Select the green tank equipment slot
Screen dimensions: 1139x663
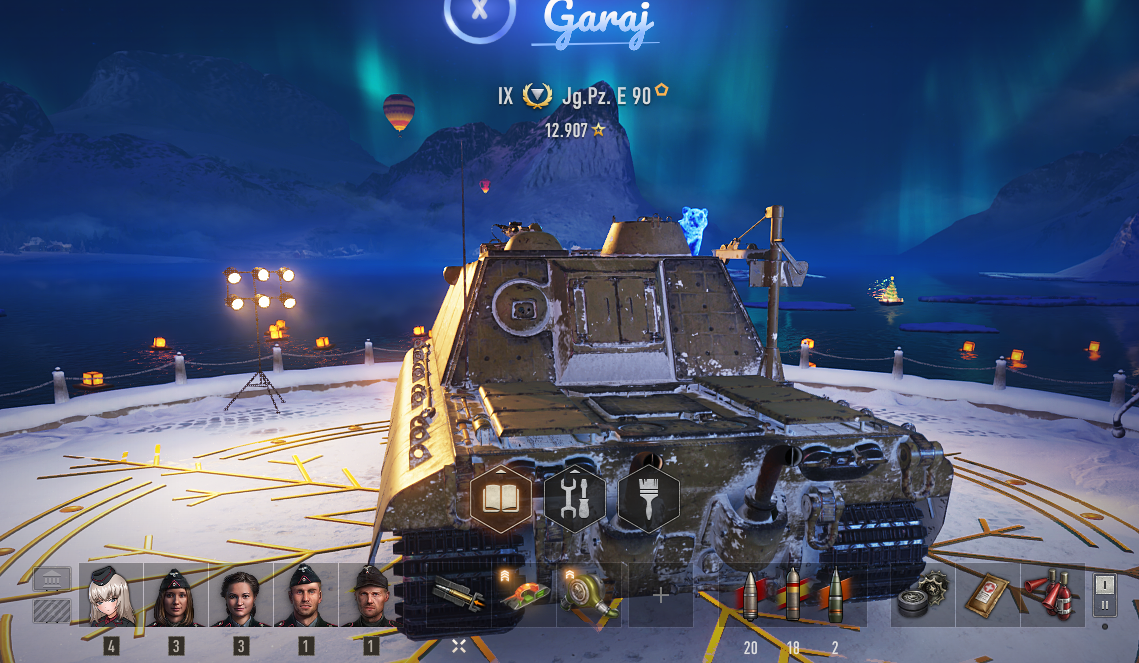[x=524, y=595]
